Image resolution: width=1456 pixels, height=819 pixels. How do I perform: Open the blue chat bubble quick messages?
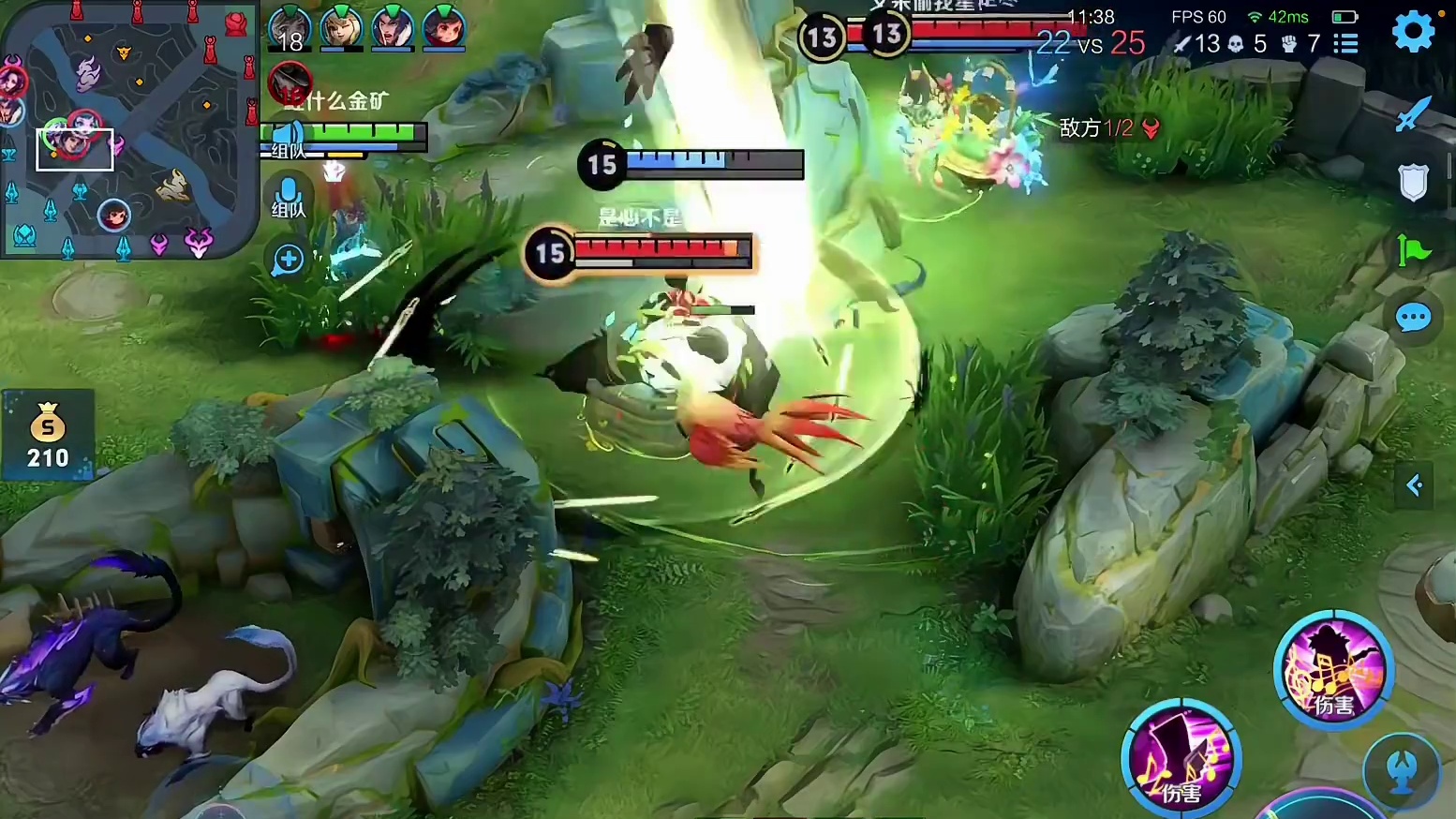click(1413, 319)
